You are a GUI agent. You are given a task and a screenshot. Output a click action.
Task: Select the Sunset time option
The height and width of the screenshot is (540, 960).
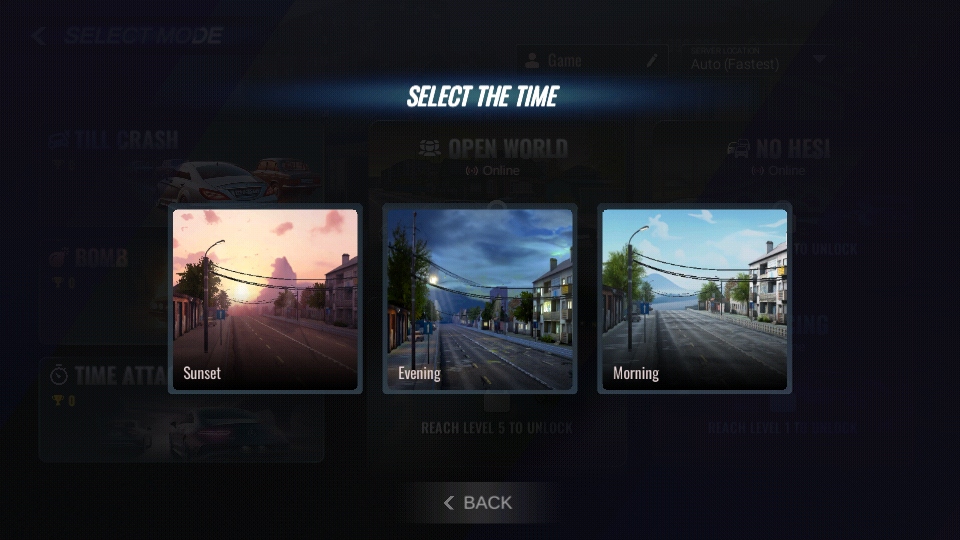[x=265, y=299]
